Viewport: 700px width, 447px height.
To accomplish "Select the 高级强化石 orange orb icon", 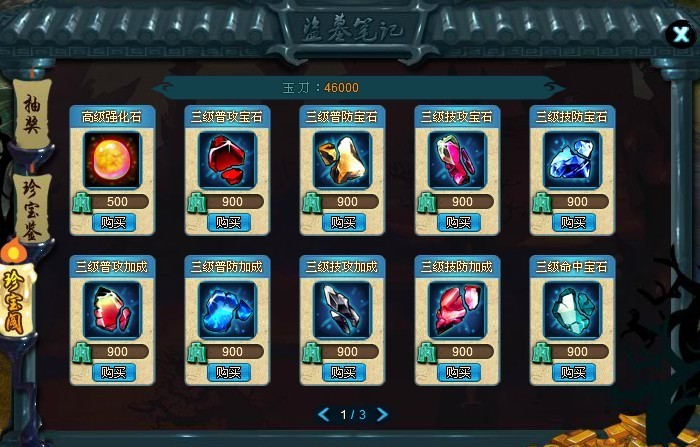I will [x=112, y=159].
